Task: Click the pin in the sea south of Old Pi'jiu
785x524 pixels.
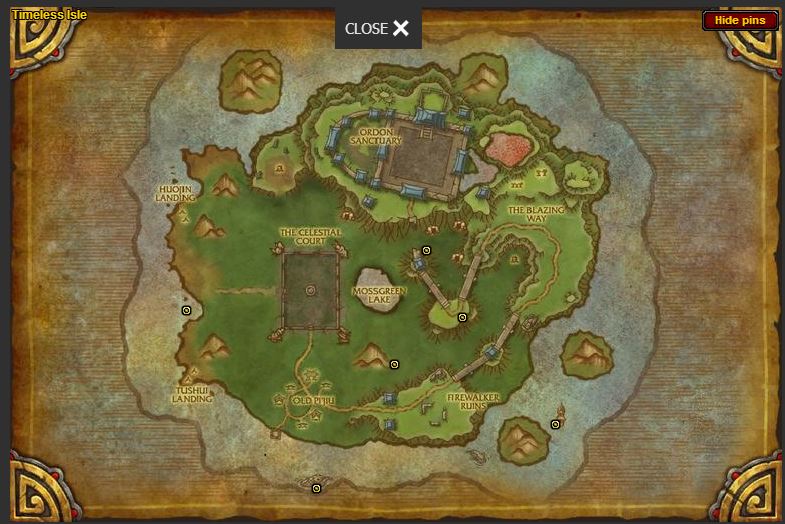Action: (316, 489)
